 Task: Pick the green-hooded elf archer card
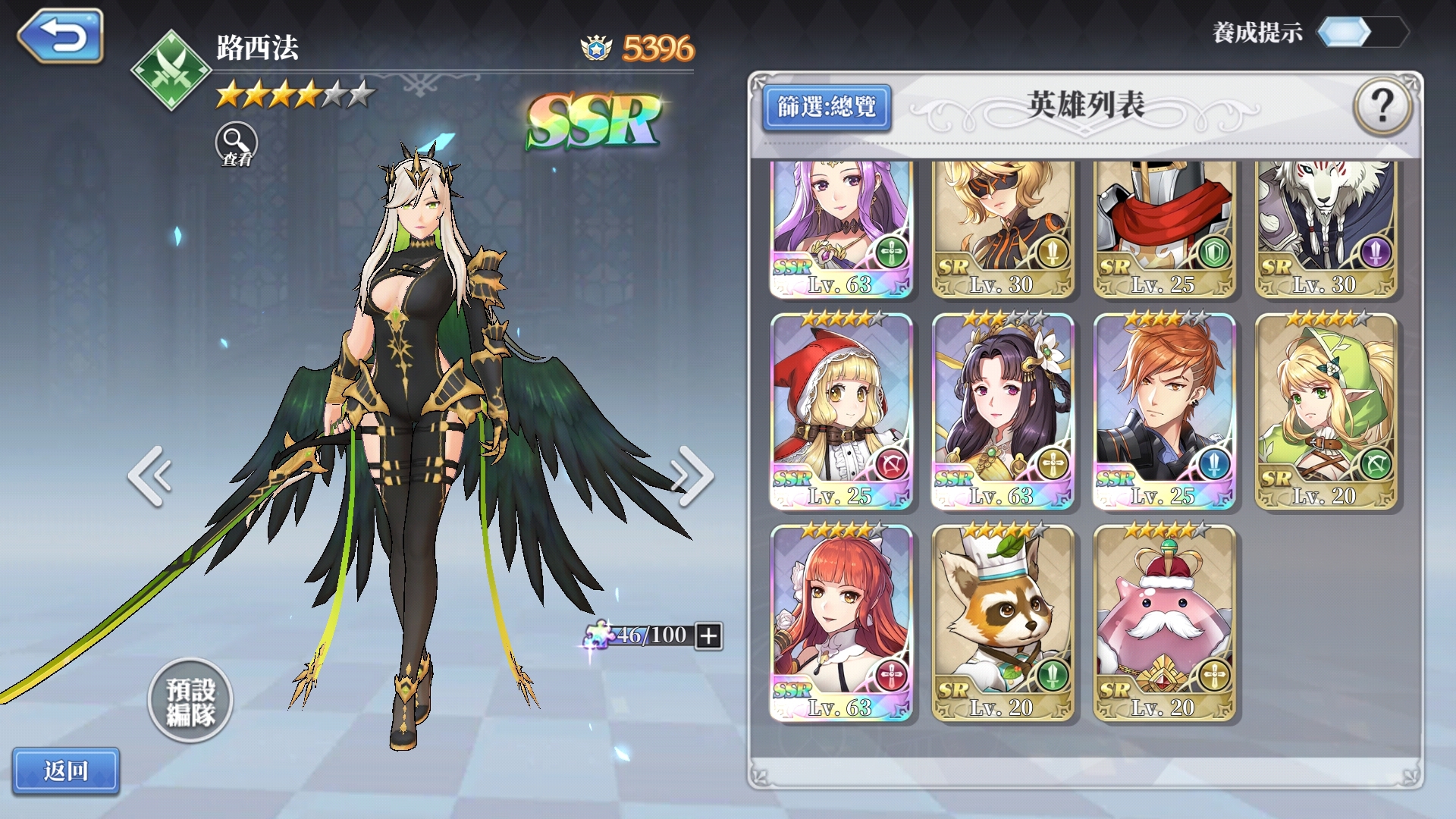pyautogui.click(x=1326, y=411)
